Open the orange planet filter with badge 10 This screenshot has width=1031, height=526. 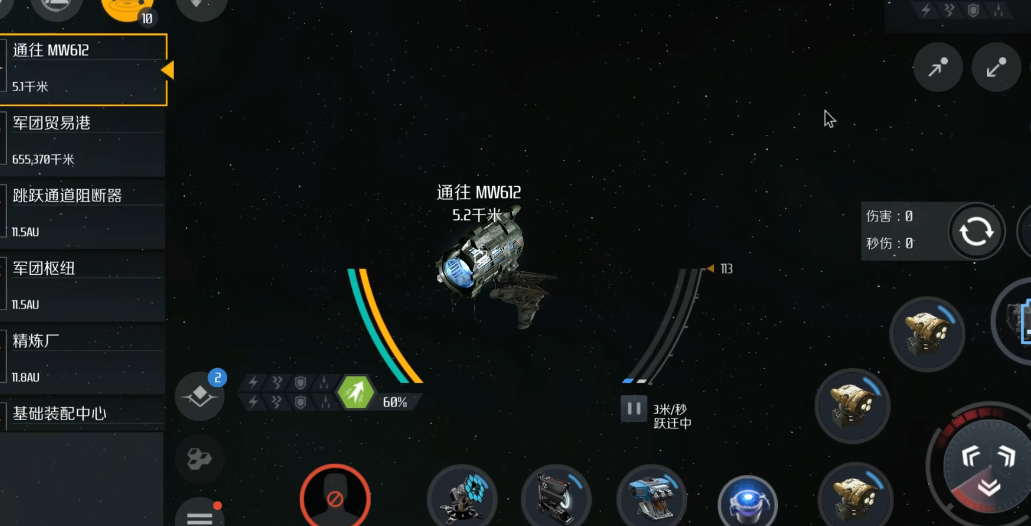click(128, 8)
